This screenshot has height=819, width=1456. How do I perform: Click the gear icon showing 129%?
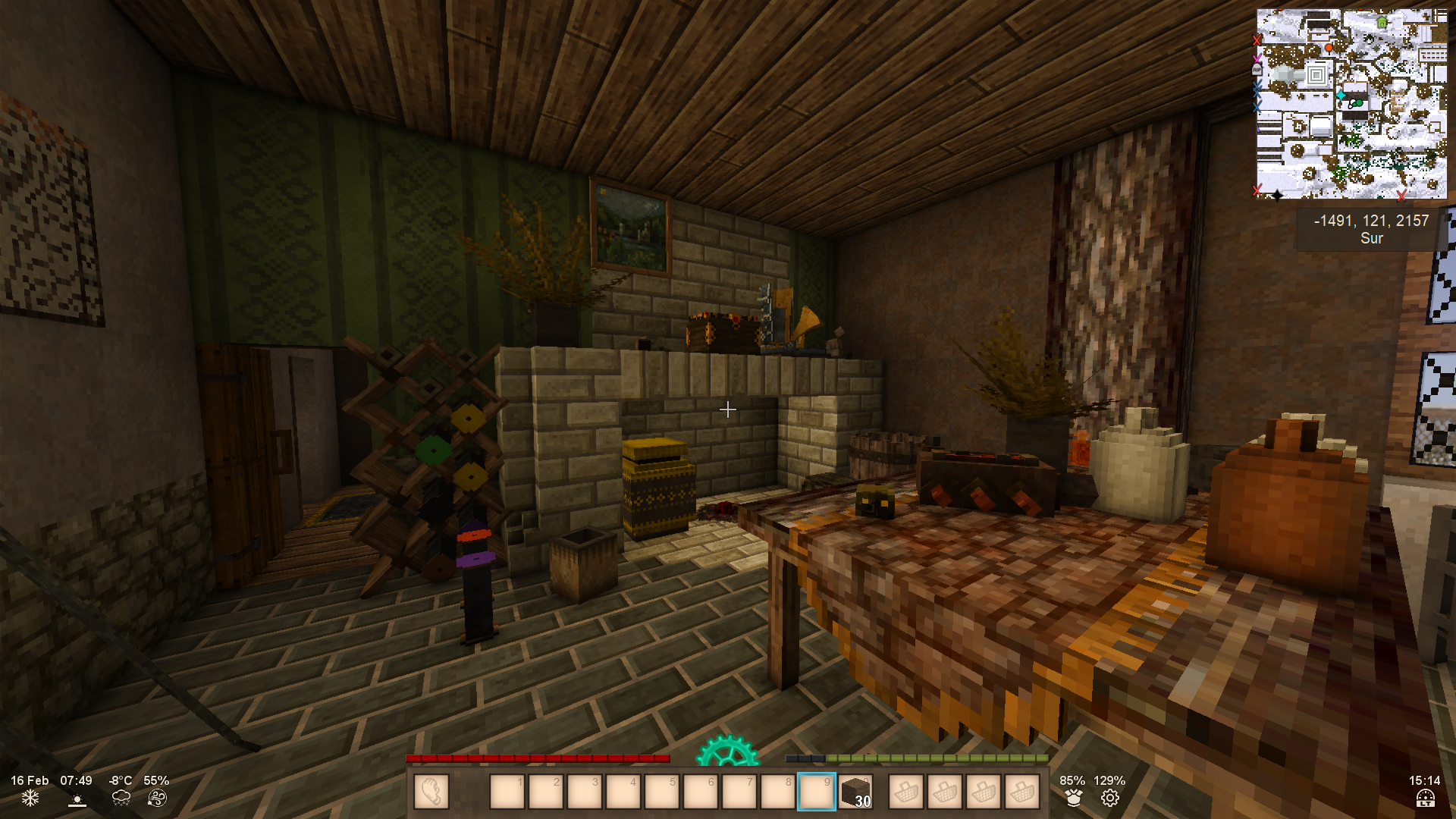(x=1109, y=798)
